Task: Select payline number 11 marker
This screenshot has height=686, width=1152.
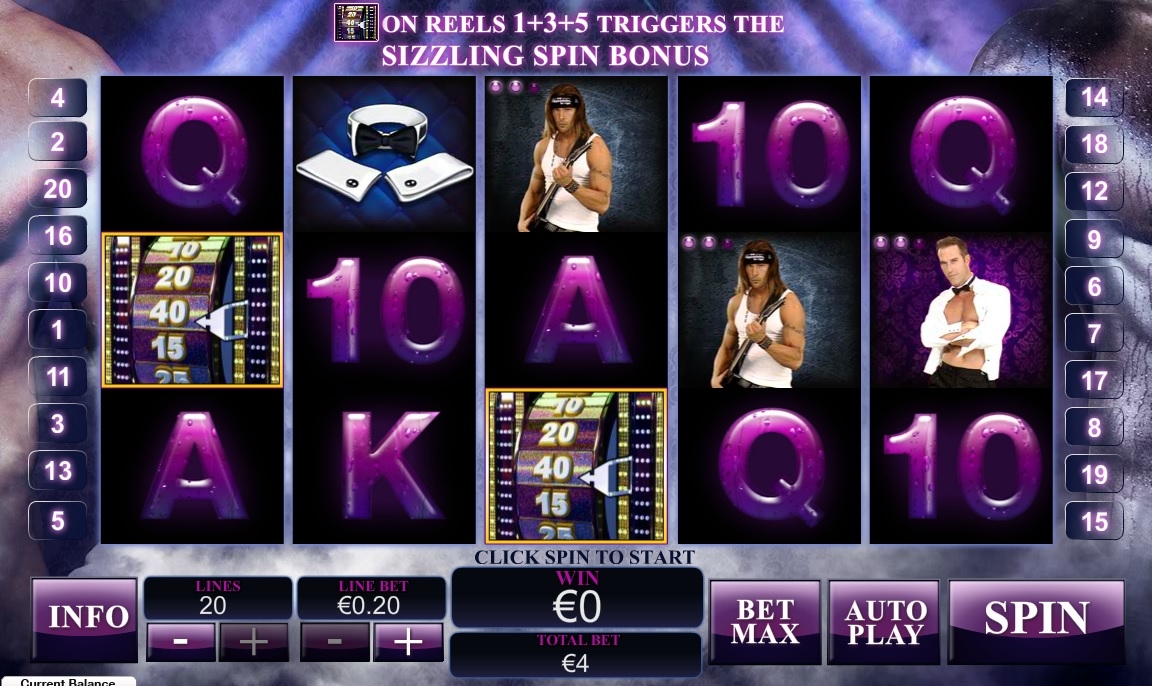Action: [x=58, y=376]
